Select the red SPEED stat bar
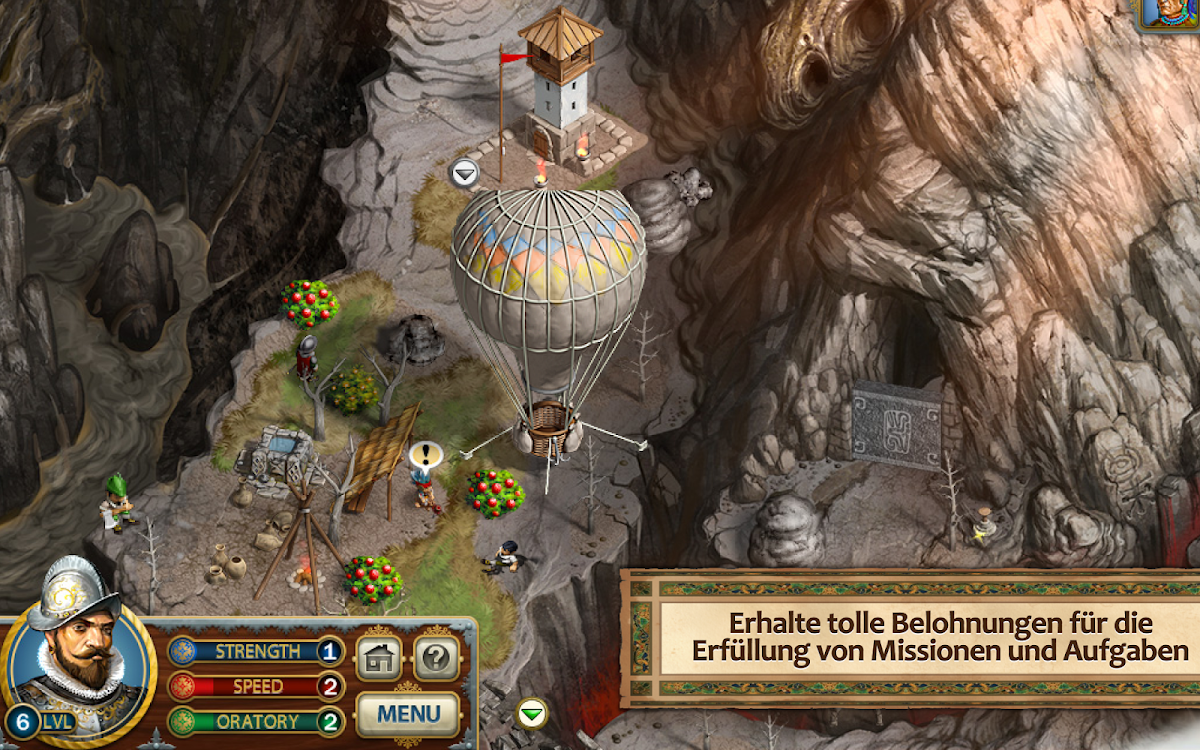This screenshot has width=1200, height=750. (x=255, y=687)
